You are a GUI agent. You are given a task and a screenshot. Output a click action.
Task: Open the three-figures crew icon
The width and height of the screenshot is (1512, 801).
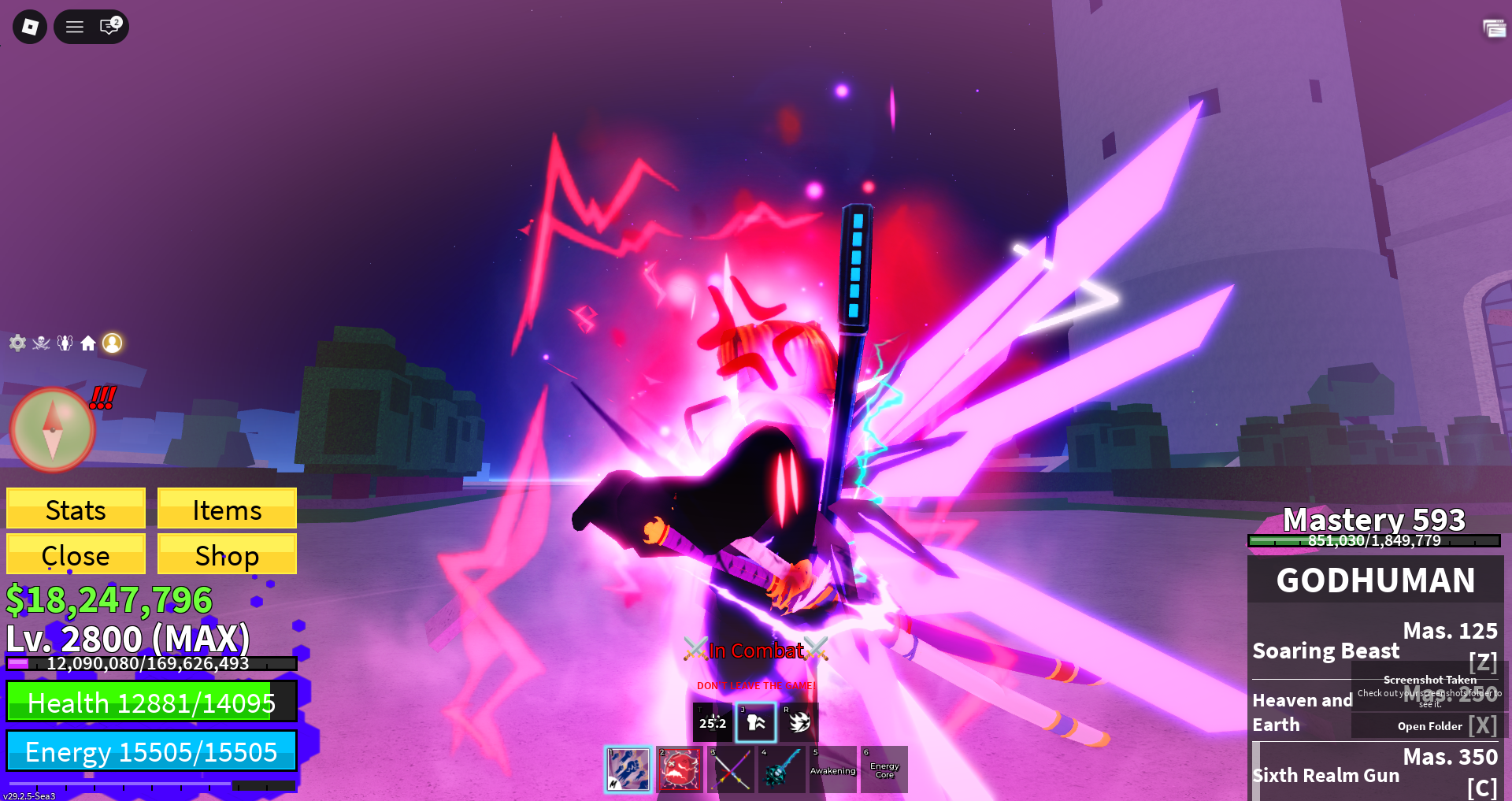pos(65,343)
